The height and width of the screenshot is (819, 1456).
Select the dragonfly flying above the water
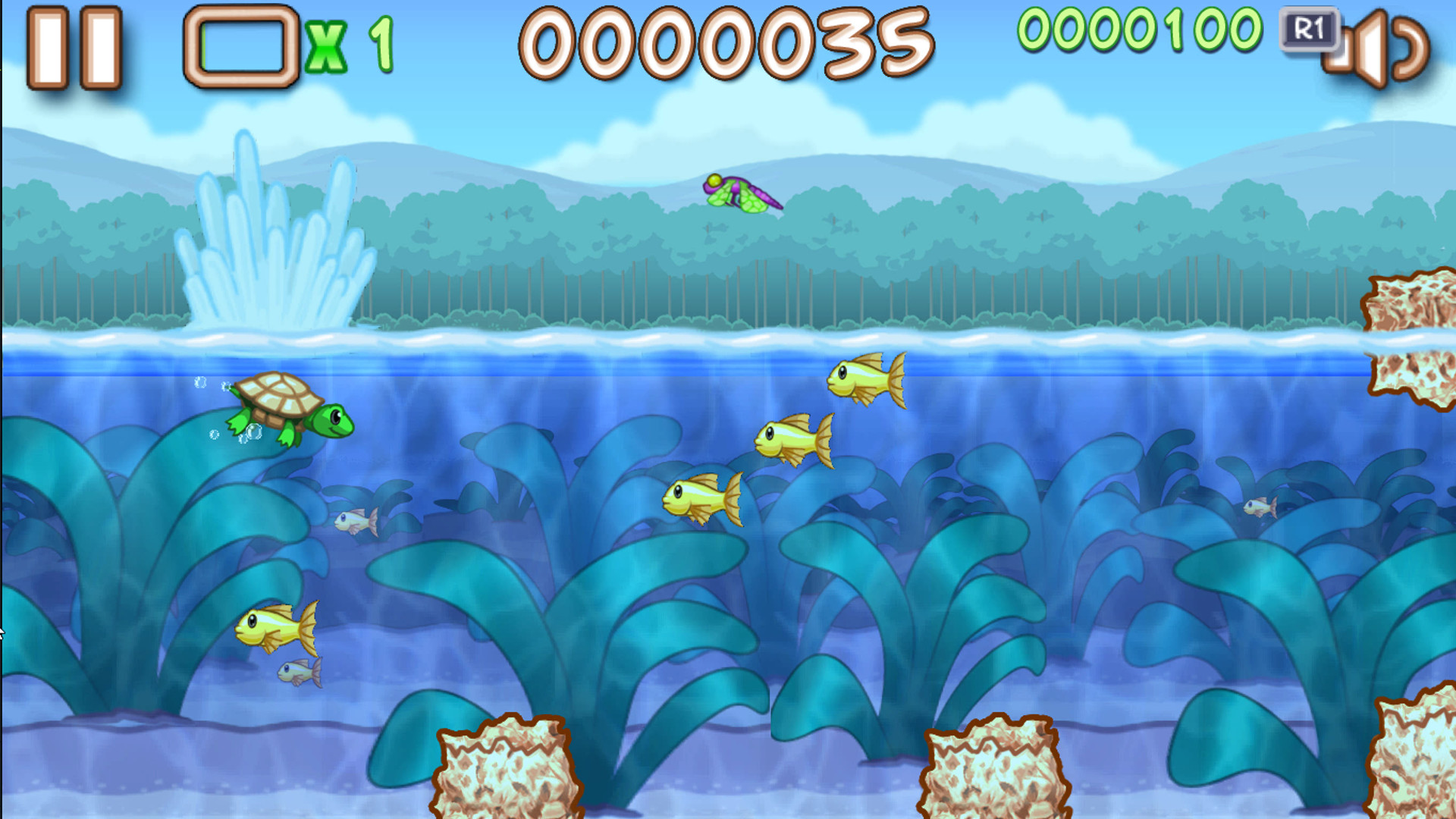tap(739, 195)
